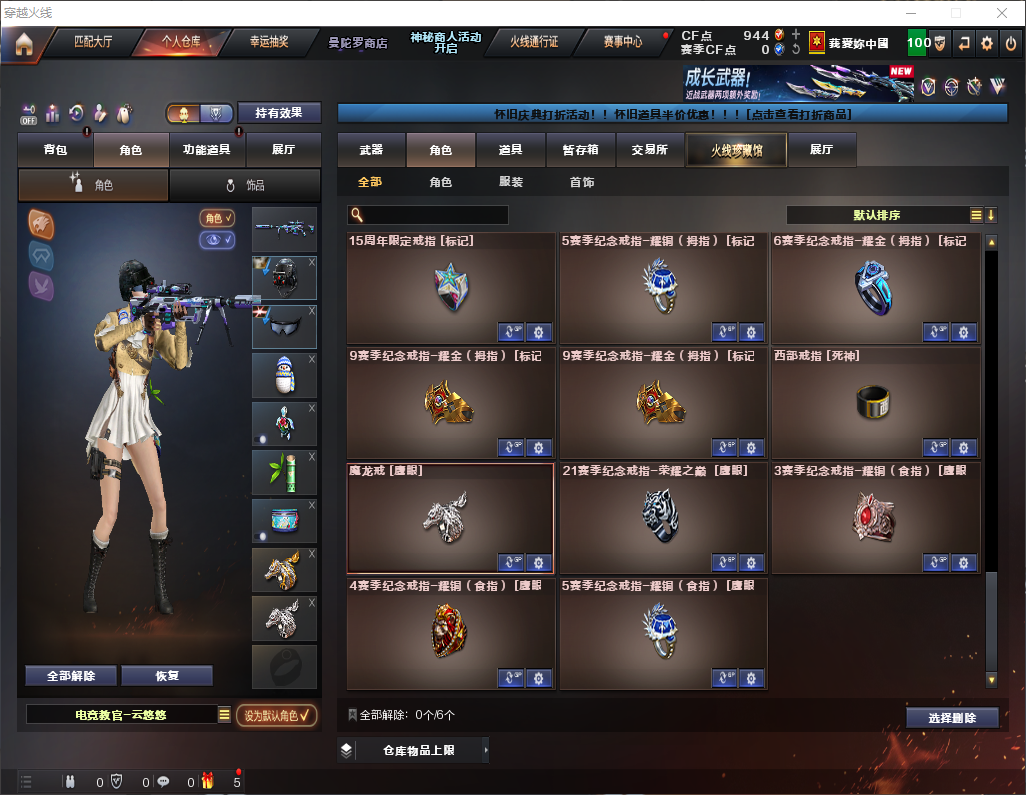Open the 火线通行证 battle pass

[534, 42]
